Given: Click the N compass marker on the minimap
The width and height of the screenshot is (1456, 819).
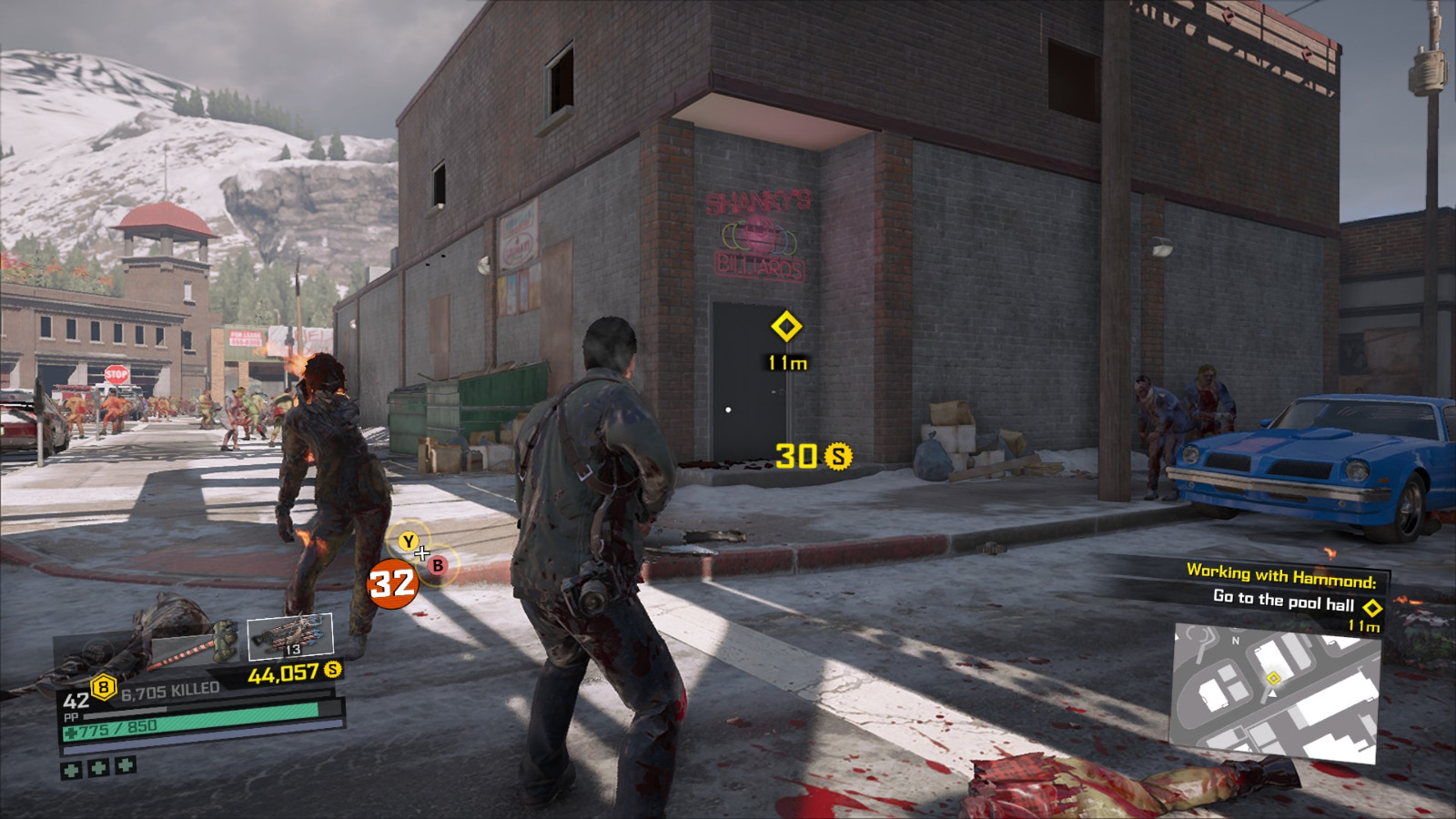Looking at the screenshot, I should pyautogui.click(x=1236, y=641).
